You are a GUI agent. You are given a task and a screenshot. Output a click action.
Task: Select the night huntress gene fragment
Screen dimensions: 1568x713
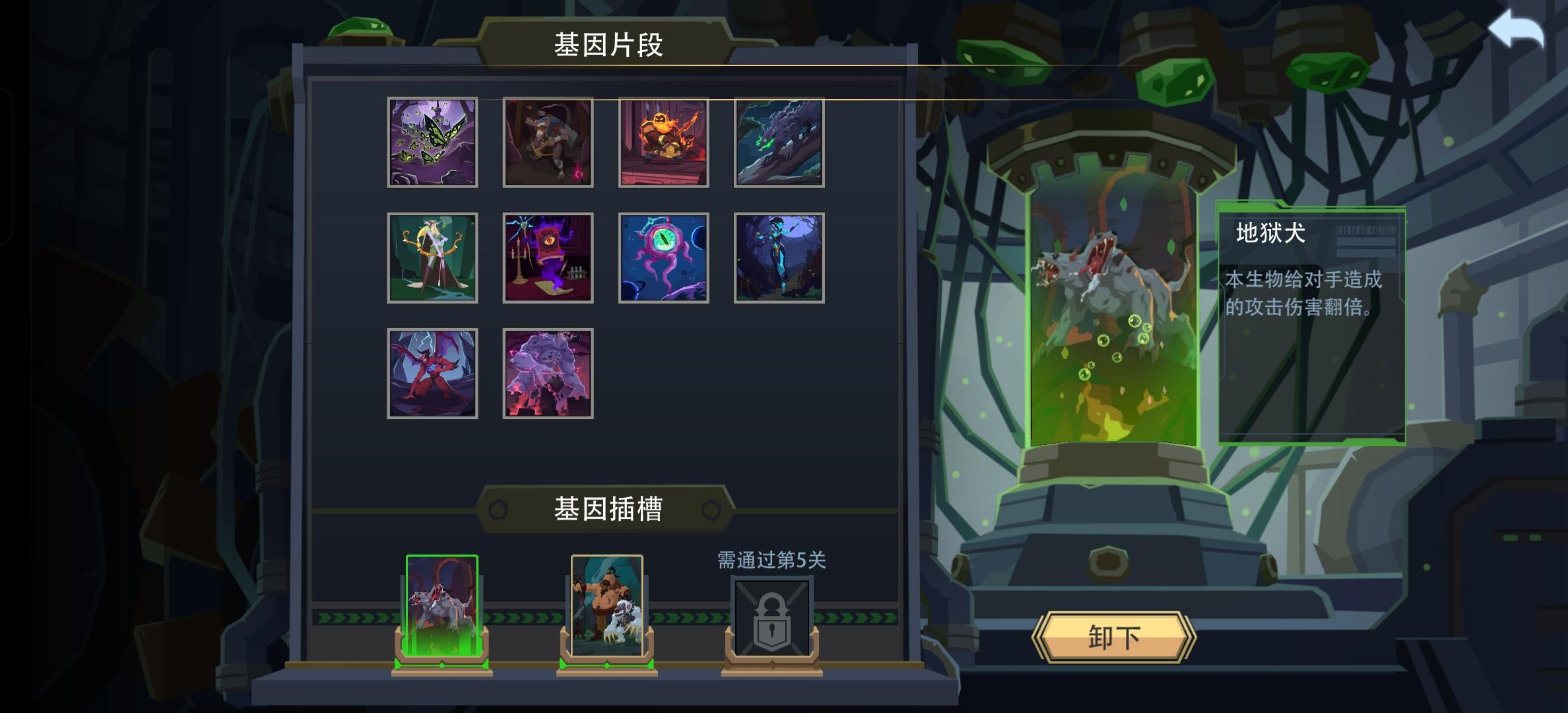coord(779,257)
